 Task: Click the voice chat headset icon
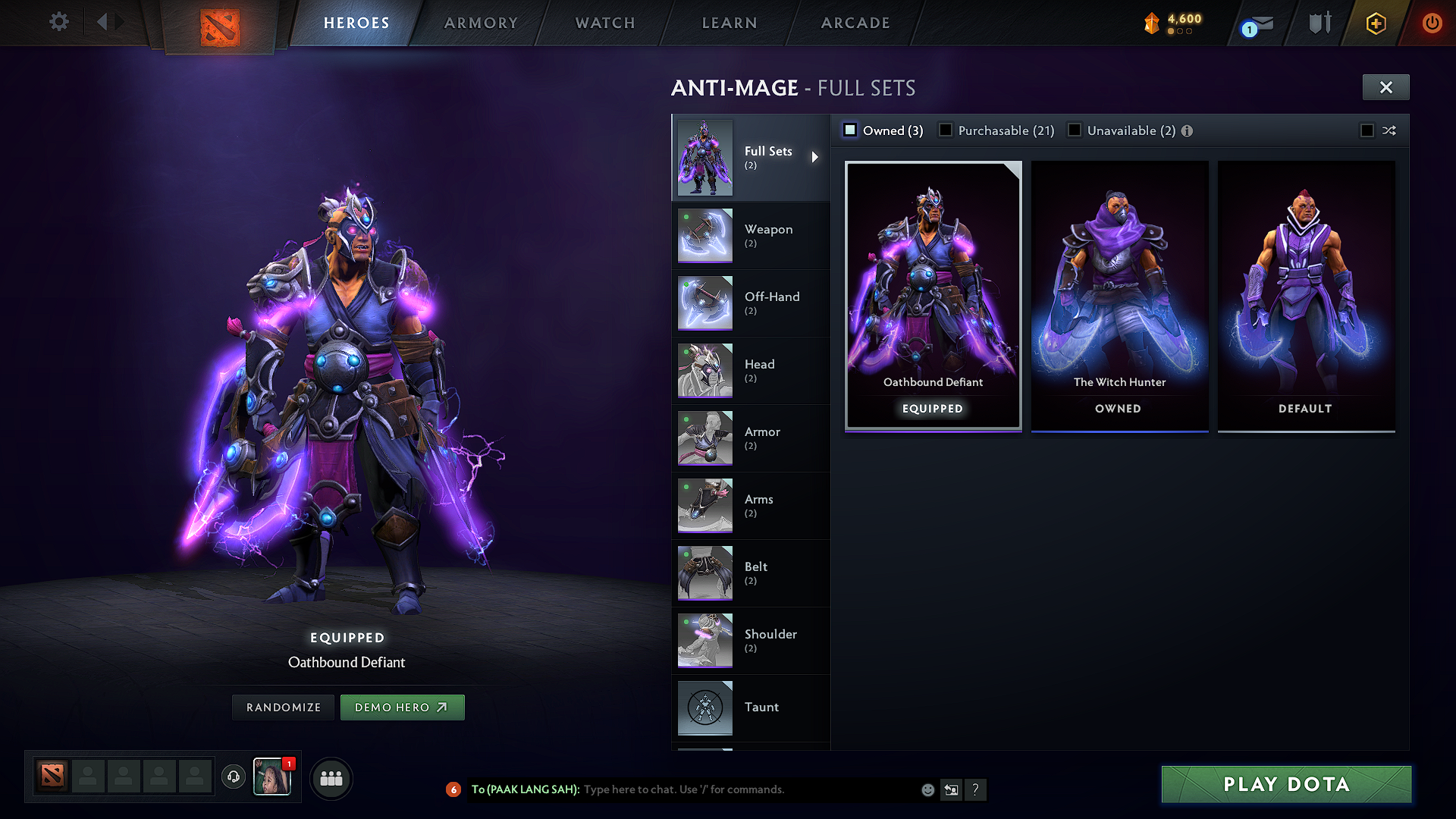point(234,777)
